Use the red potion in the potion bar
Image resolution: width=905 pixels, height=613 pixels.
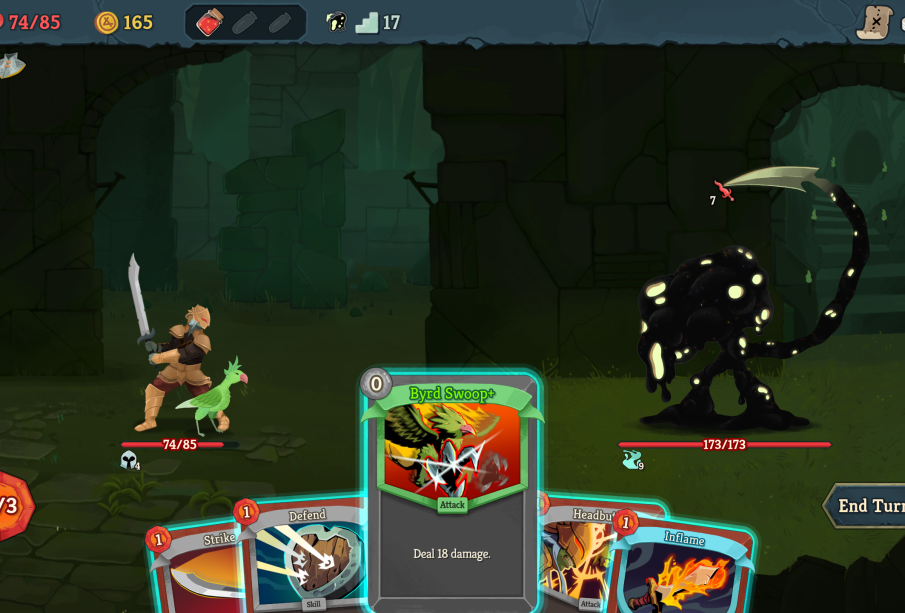(210, 22)
